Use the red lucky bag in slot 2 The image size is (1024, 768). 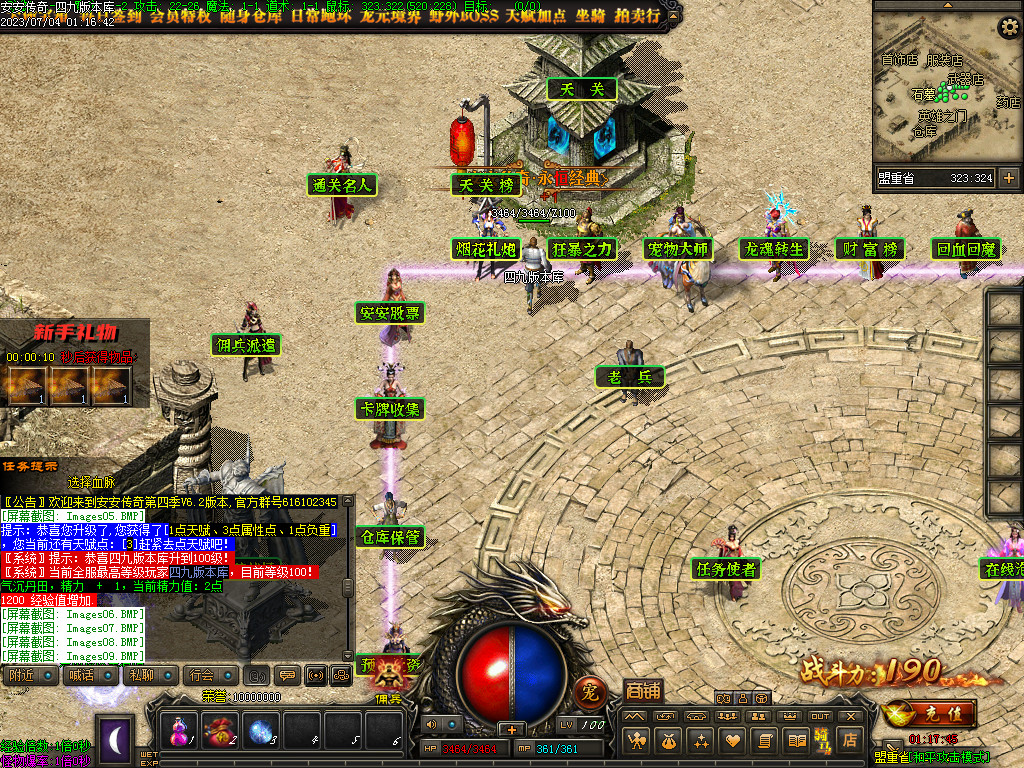(222, 730)
